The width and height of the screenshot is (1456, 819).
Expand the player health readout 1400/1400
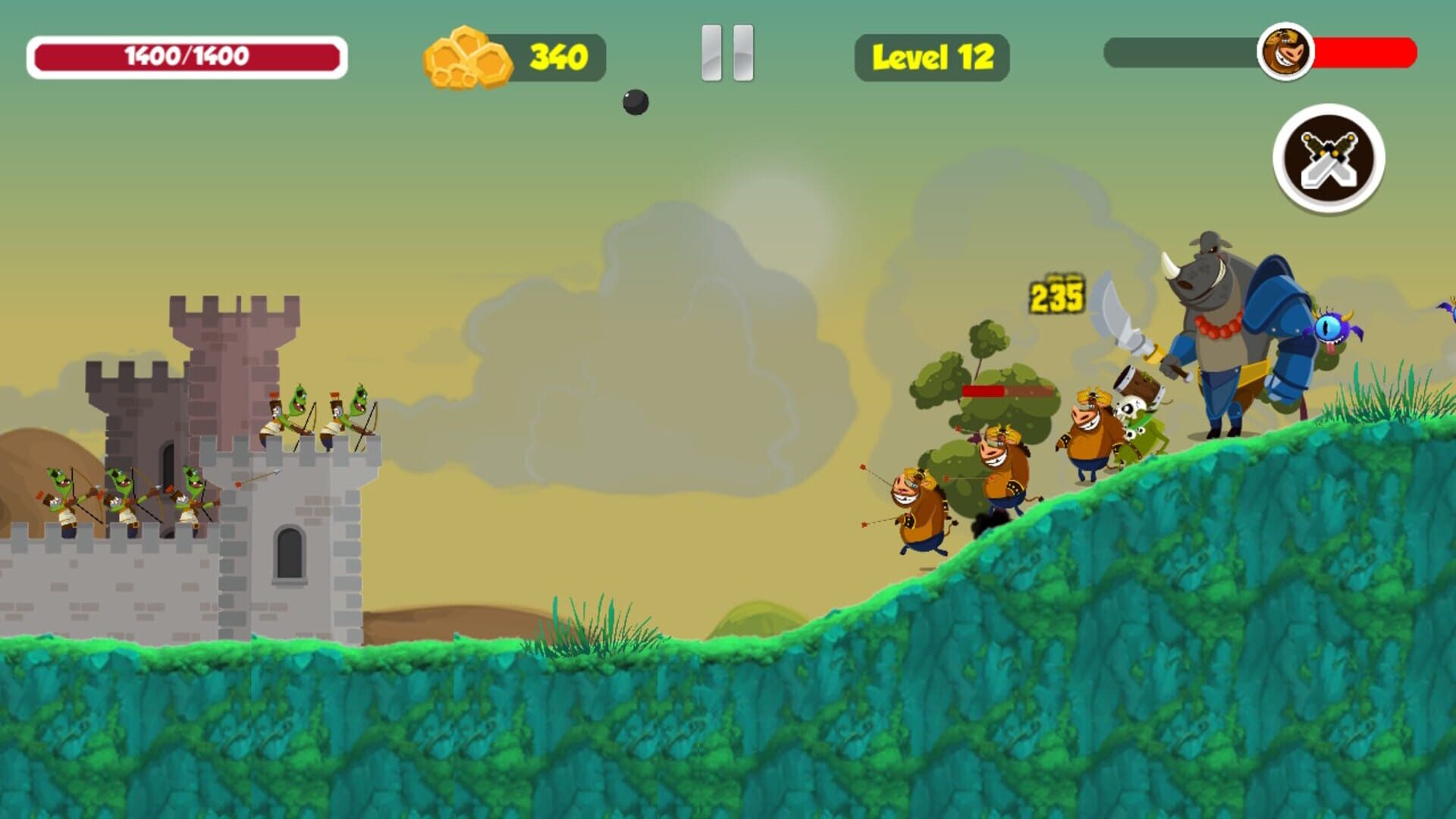tap(187, 53)
